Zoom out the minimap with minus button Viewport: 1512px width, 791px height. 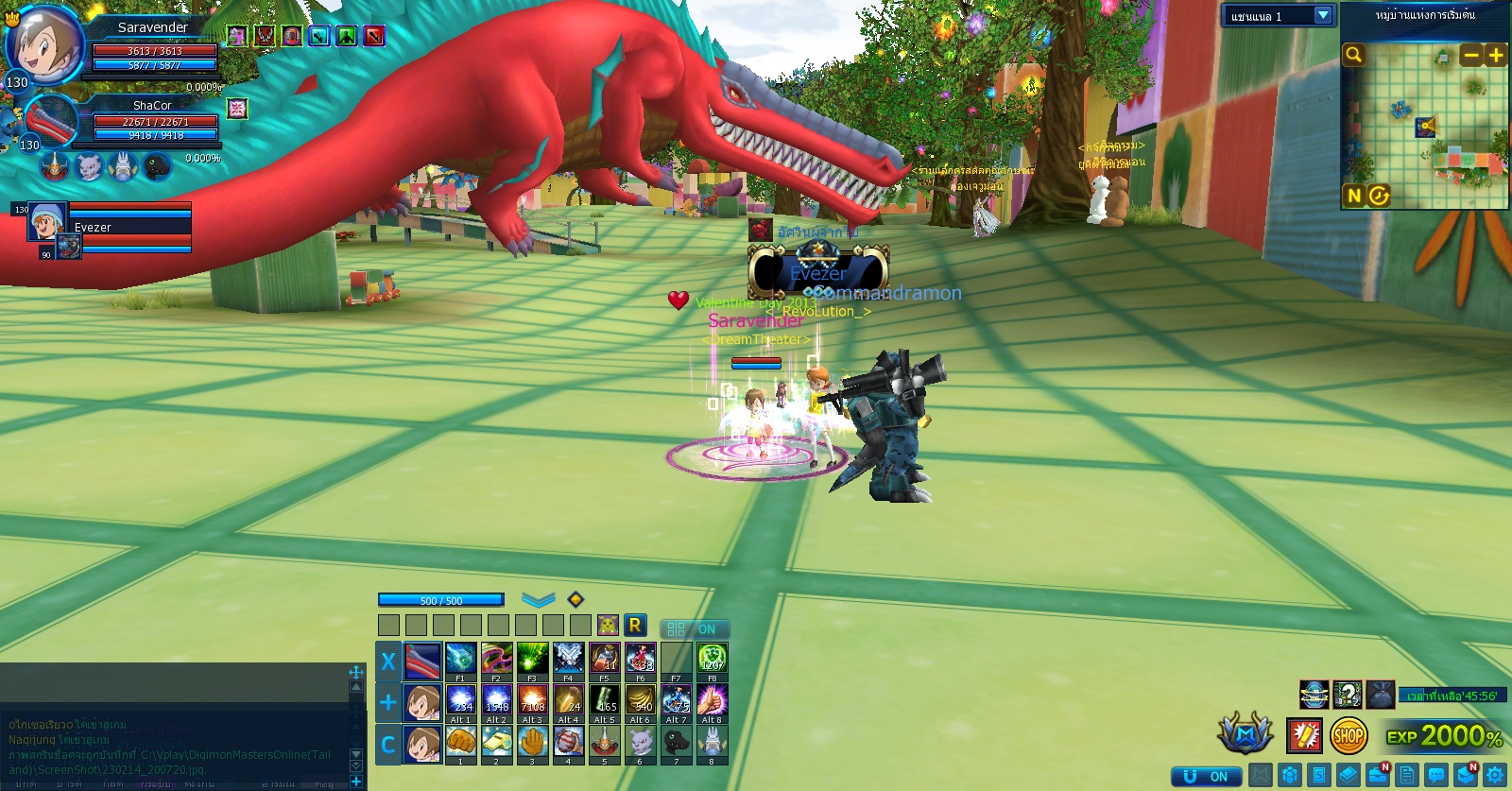coord(1470,55)
